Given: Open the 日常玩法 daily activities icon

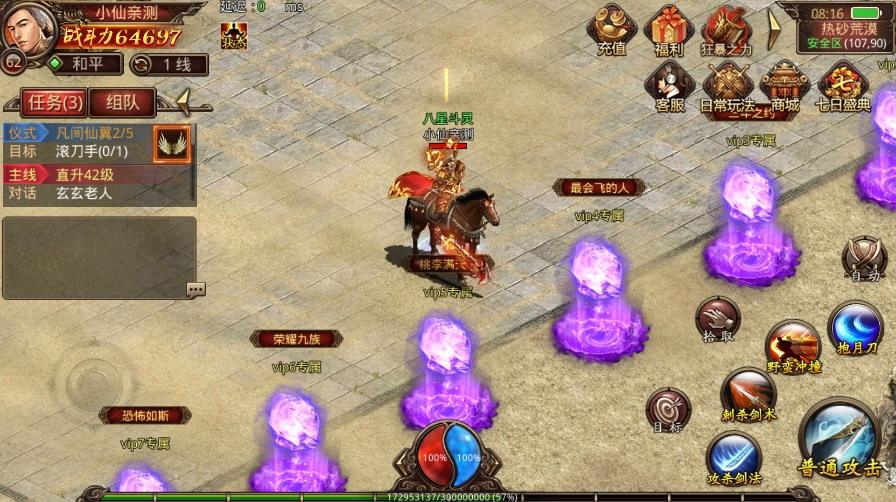Looking at the screenshot, I should point(727,86).
